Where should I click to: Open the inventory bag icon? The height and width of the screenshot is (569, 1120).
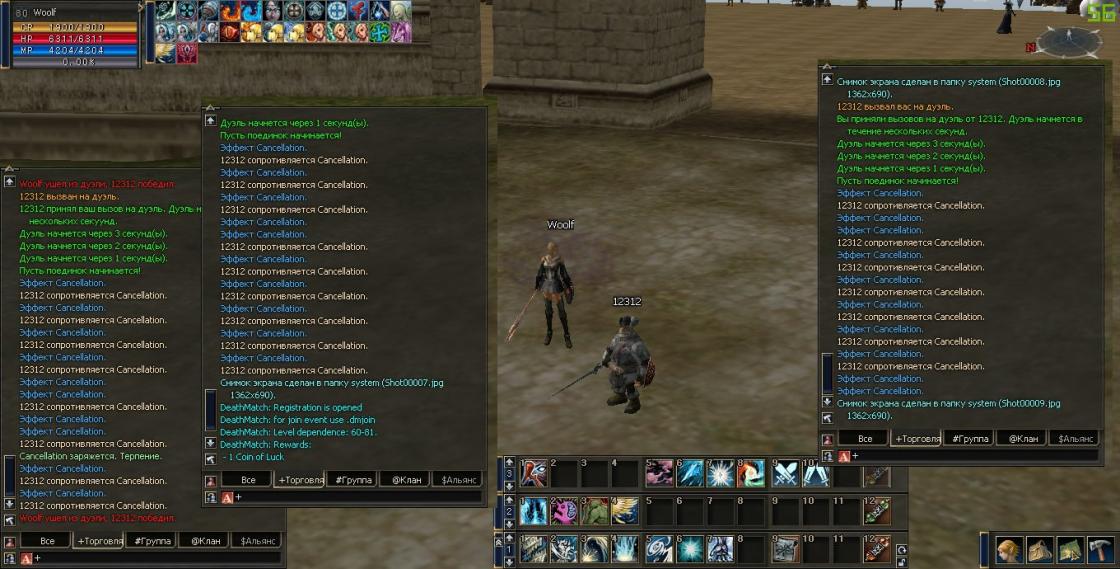pos(1040,551)
